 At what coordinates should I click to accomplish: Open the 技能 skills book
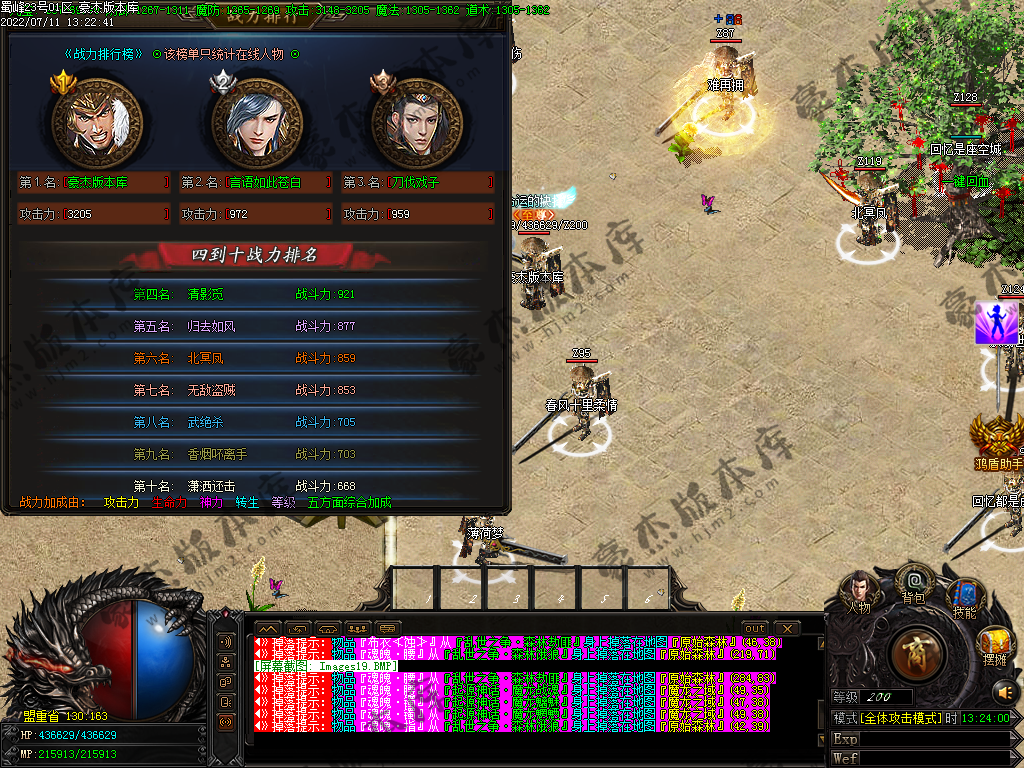[x=964, y=596]
